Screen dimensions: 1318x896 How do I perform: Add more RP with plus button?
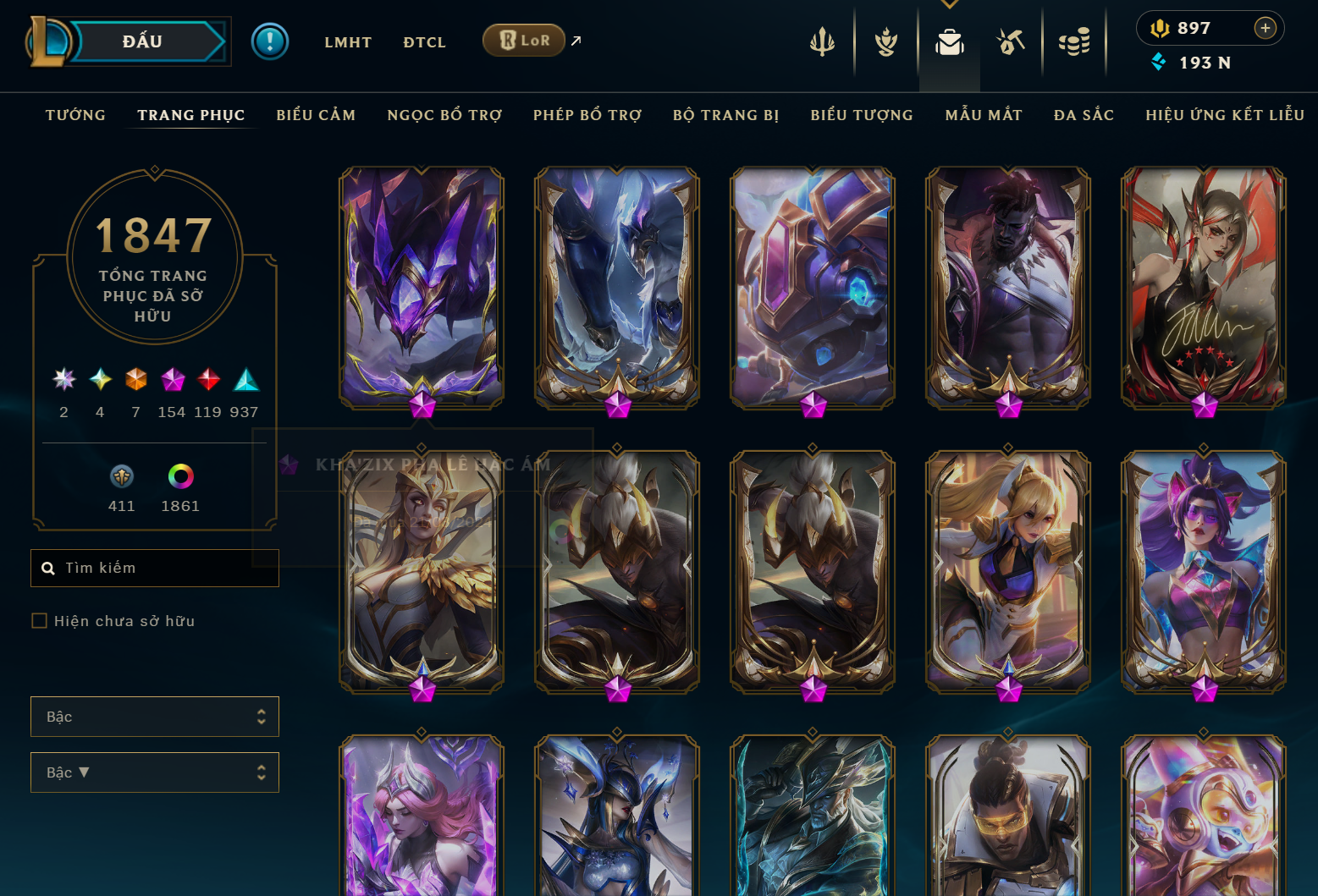pyautogui.click(x=1265, y=28)
